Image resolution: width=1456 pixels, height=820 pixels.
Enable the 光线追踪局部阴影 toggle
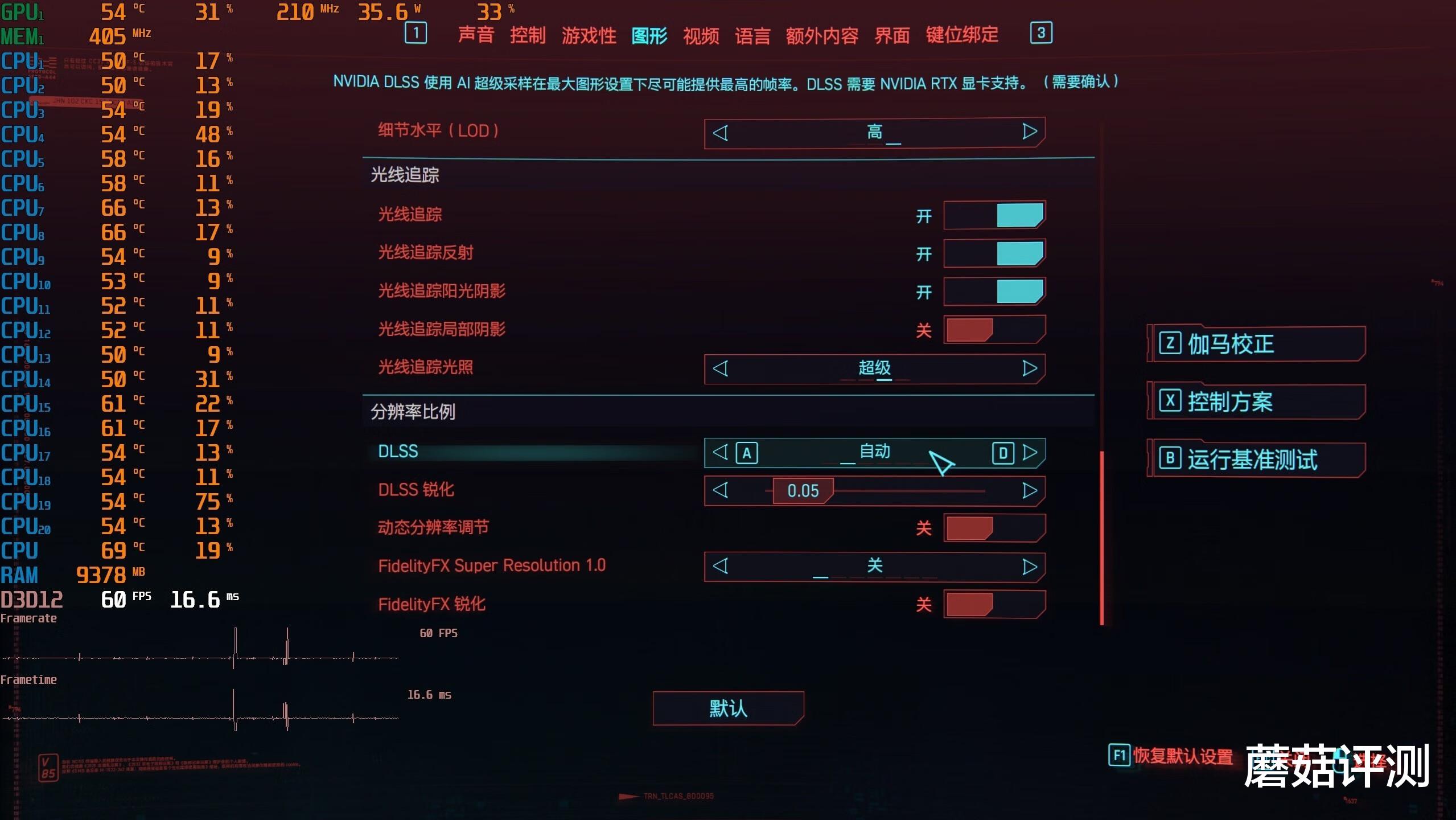(995, 330)
